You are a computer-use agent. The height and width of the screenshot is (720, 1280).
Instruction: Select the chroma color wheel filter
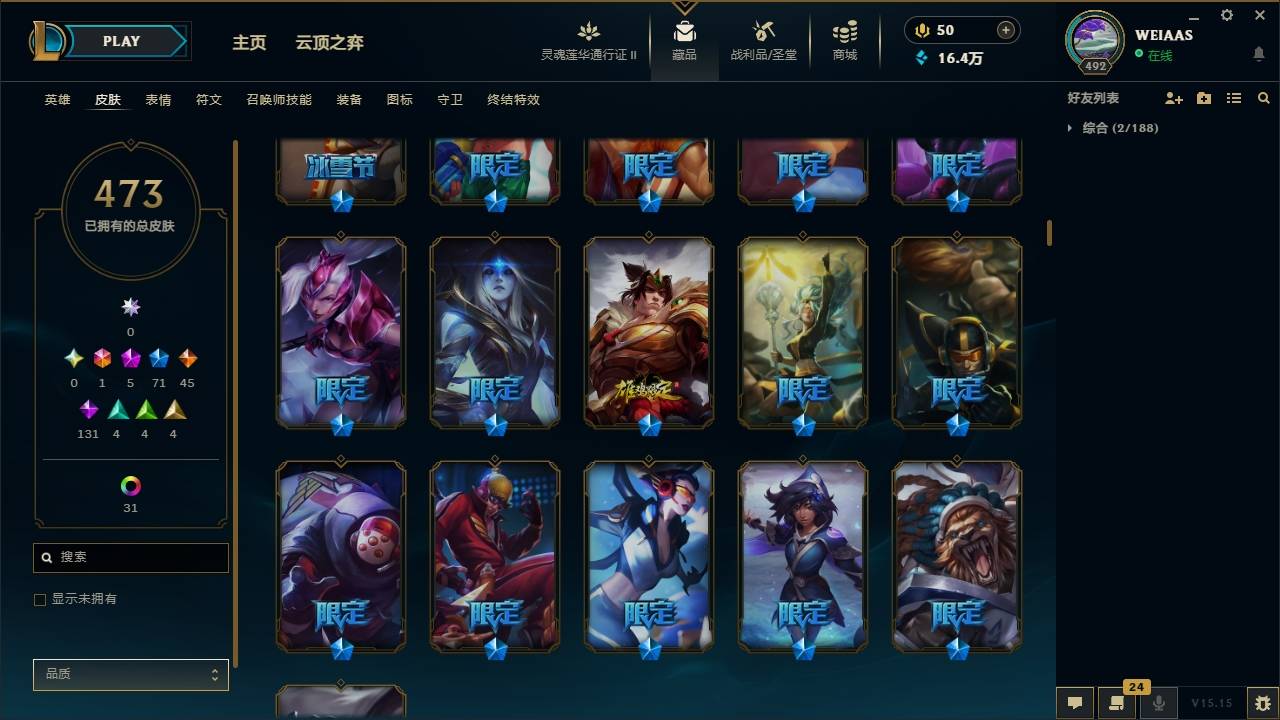130,488
